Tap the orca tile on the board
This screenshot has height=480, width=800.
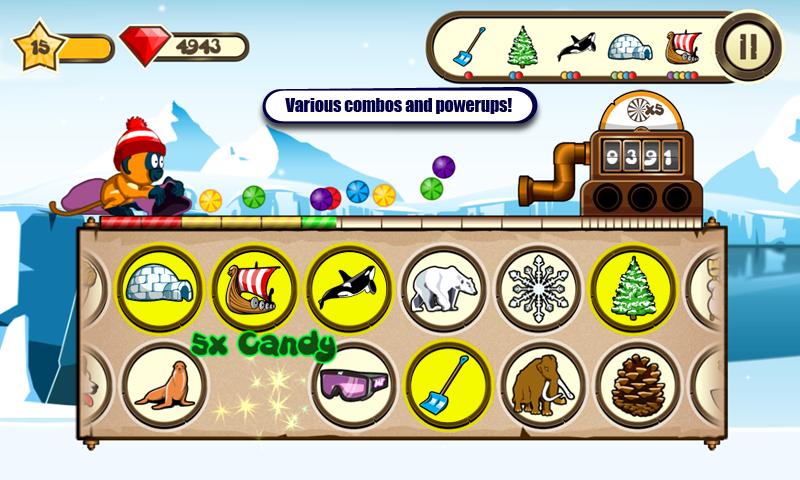coord(348,287)
